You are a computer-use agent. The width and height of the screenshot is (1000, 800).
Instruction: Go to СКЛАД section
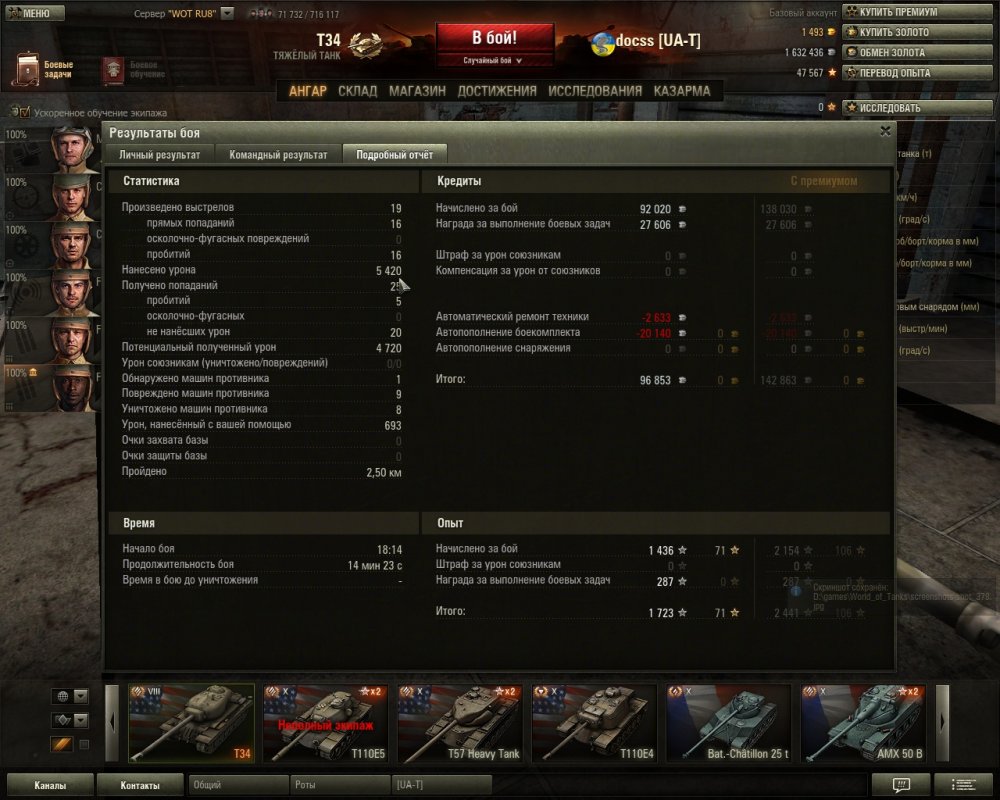click(x=357, y=91)
